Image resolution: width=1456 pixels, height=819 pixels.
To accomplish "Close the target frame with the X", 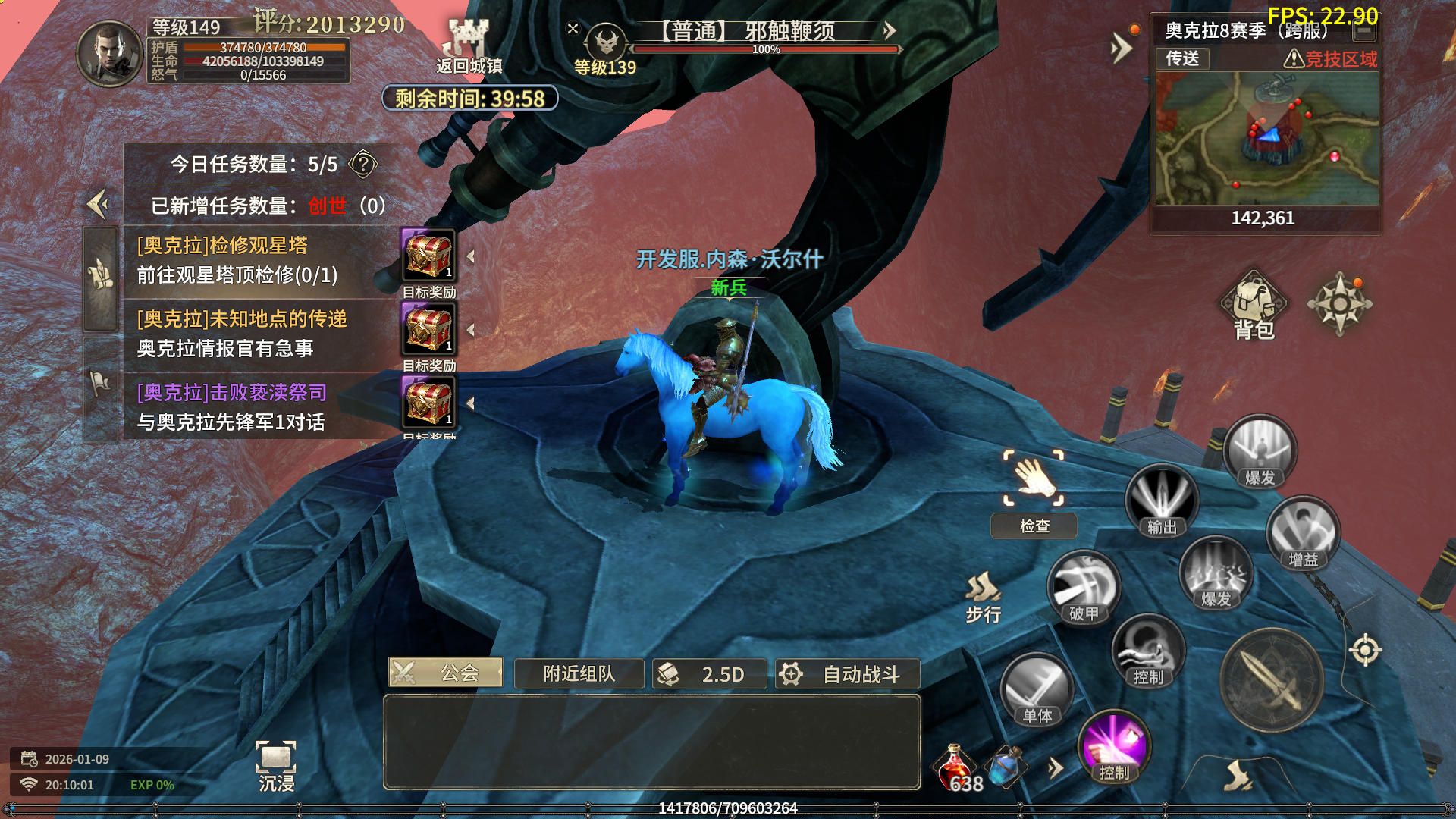I will (x=573, y=29).
